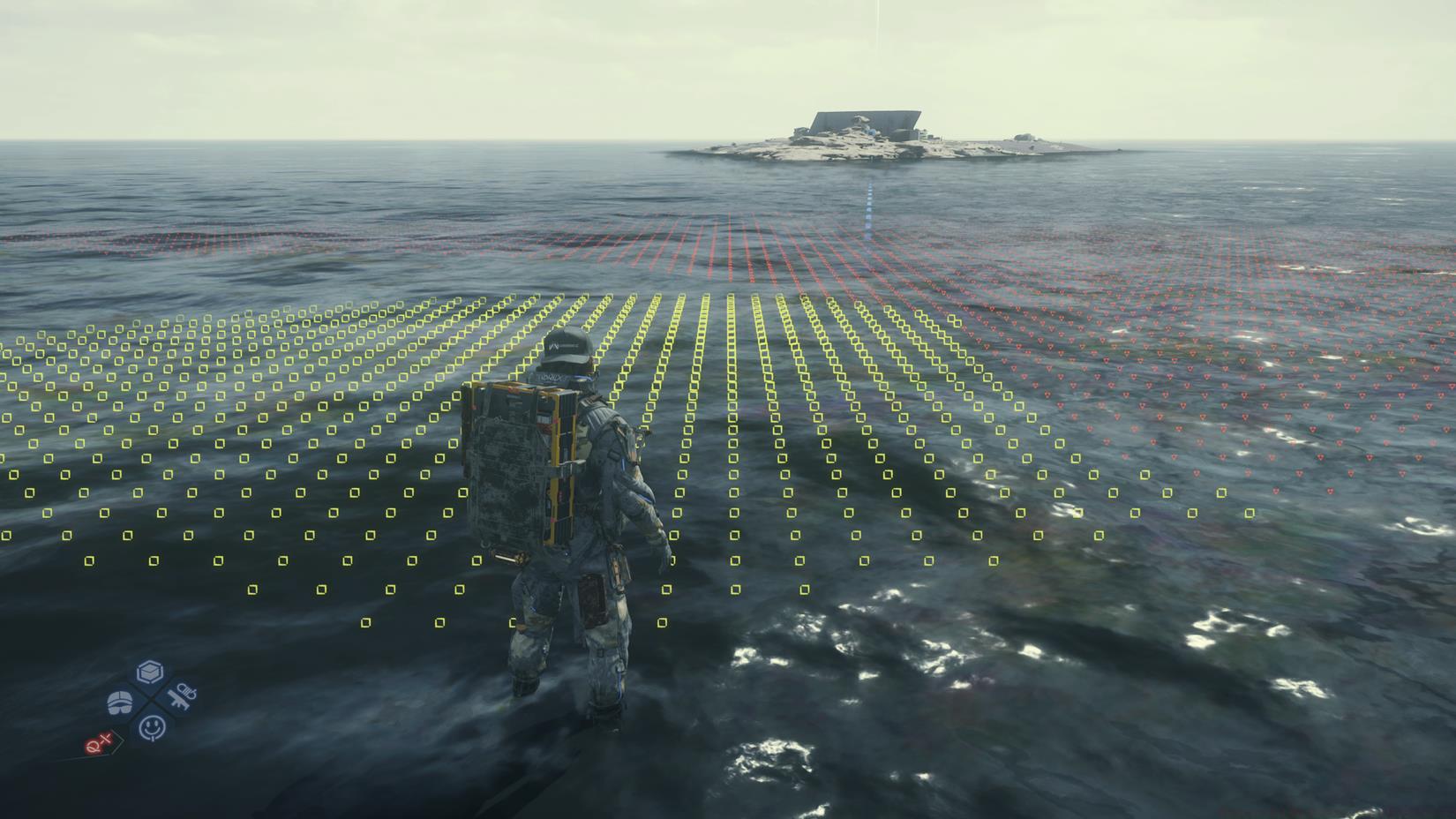Toggle the bottom quadrant of the compass wheel
Screen dimensions: 1456x819
coord(153,727)
